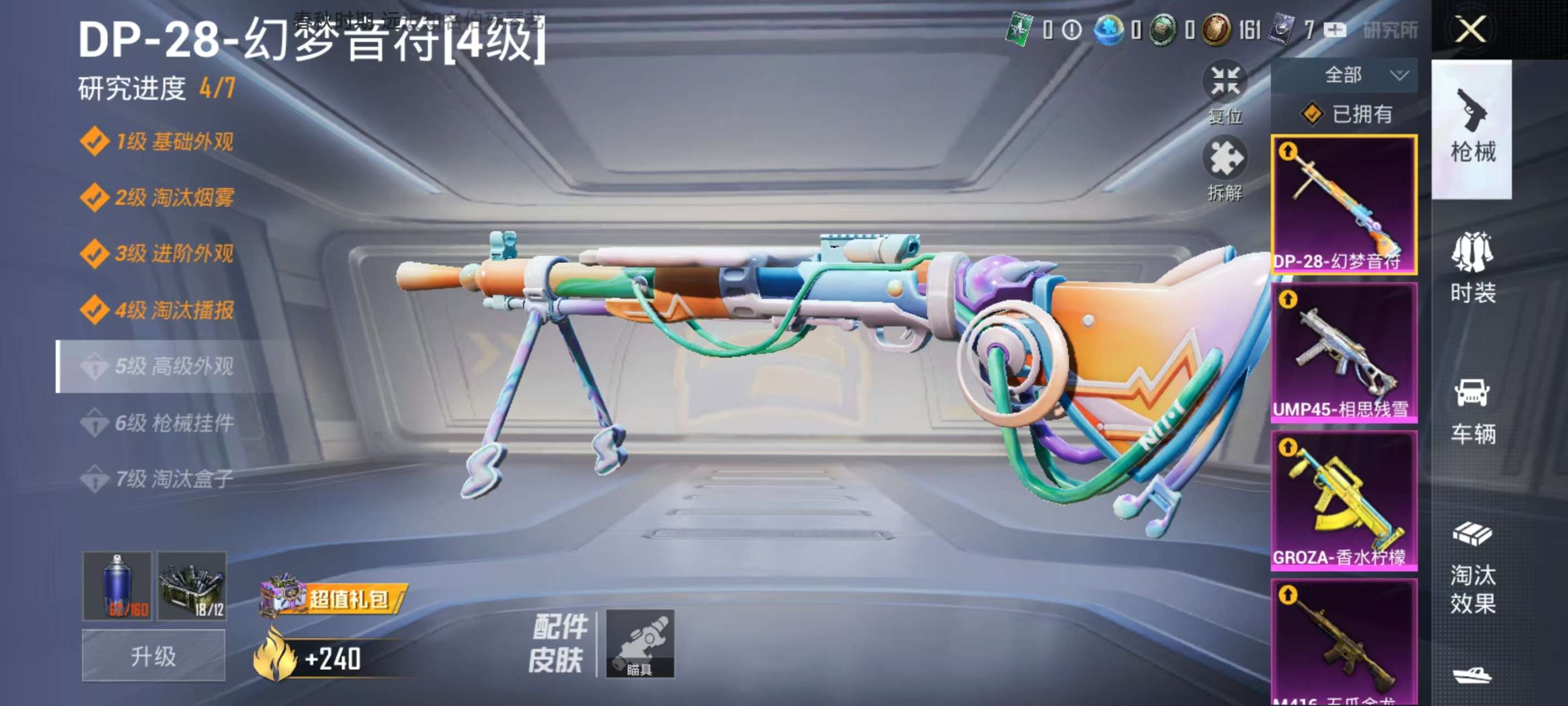Viewport: 1568px width, 706px height.
Task: Add more currency with the plus button
Action: (1335, 30)
